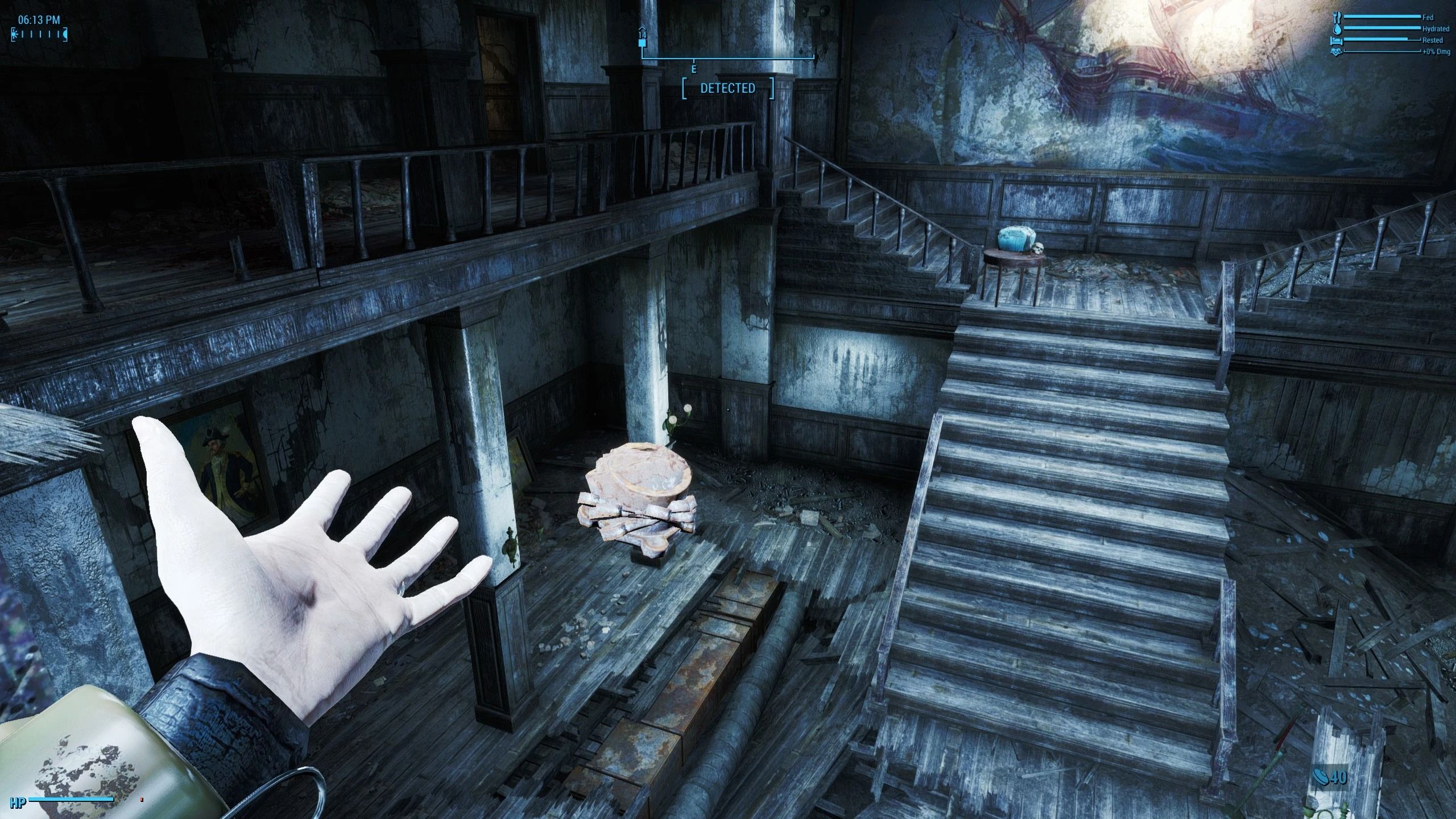The image size is (1456, 819).
Task: Select the heart-shaped damage bonus icon
Action: (x=1336, y=52)
